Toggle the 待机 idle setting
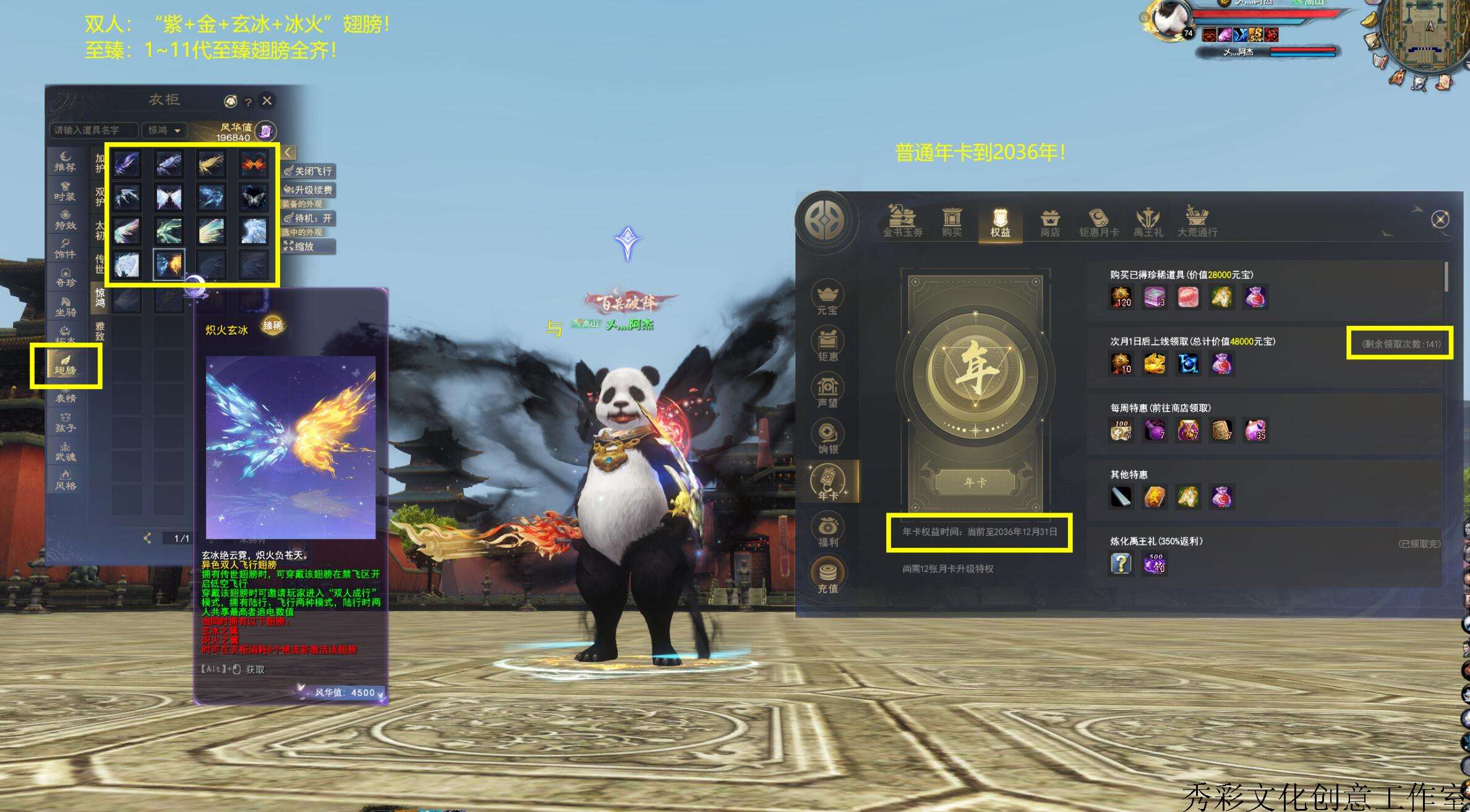 pyautogui.click(x=309, y=218)
